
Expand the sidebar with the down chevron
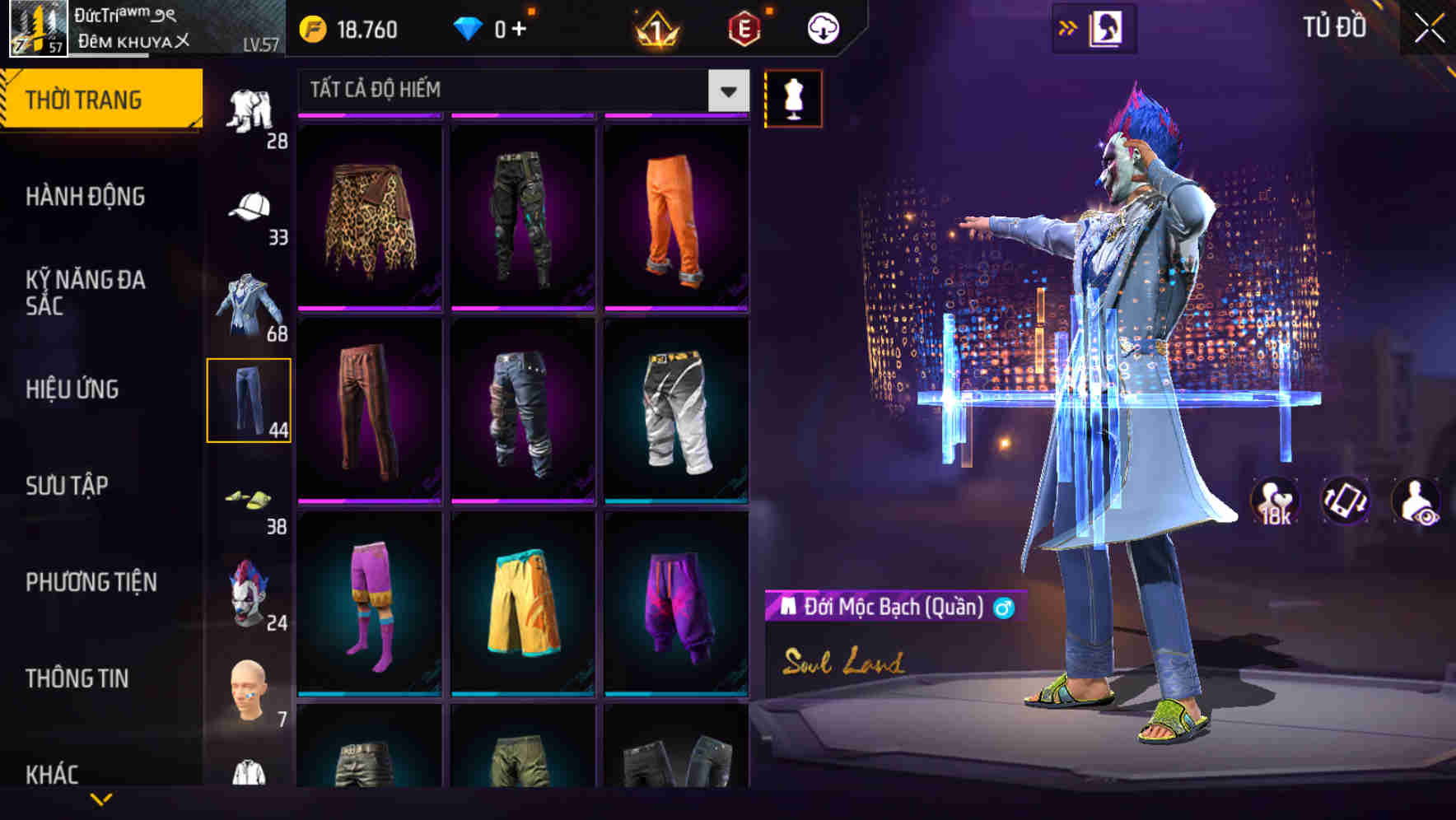(100, 797)
